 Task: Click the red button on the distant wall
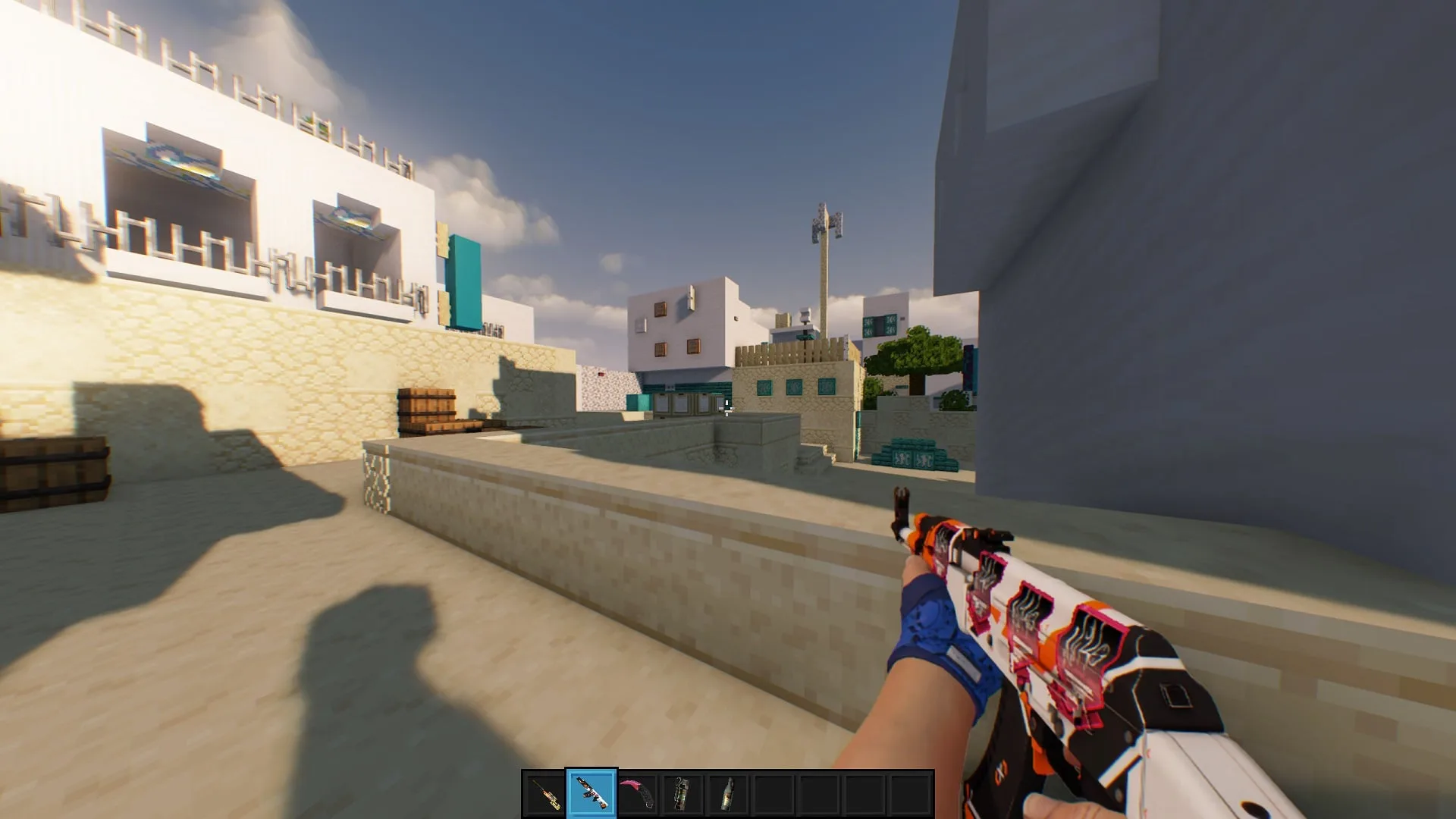point(601,375)
